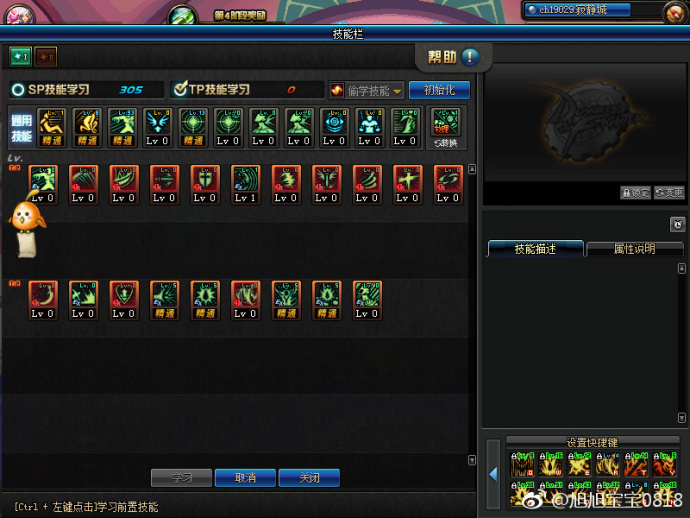690x518 pixels.
Task: Select the red skill page II button
Action: [x=47, y=56]
